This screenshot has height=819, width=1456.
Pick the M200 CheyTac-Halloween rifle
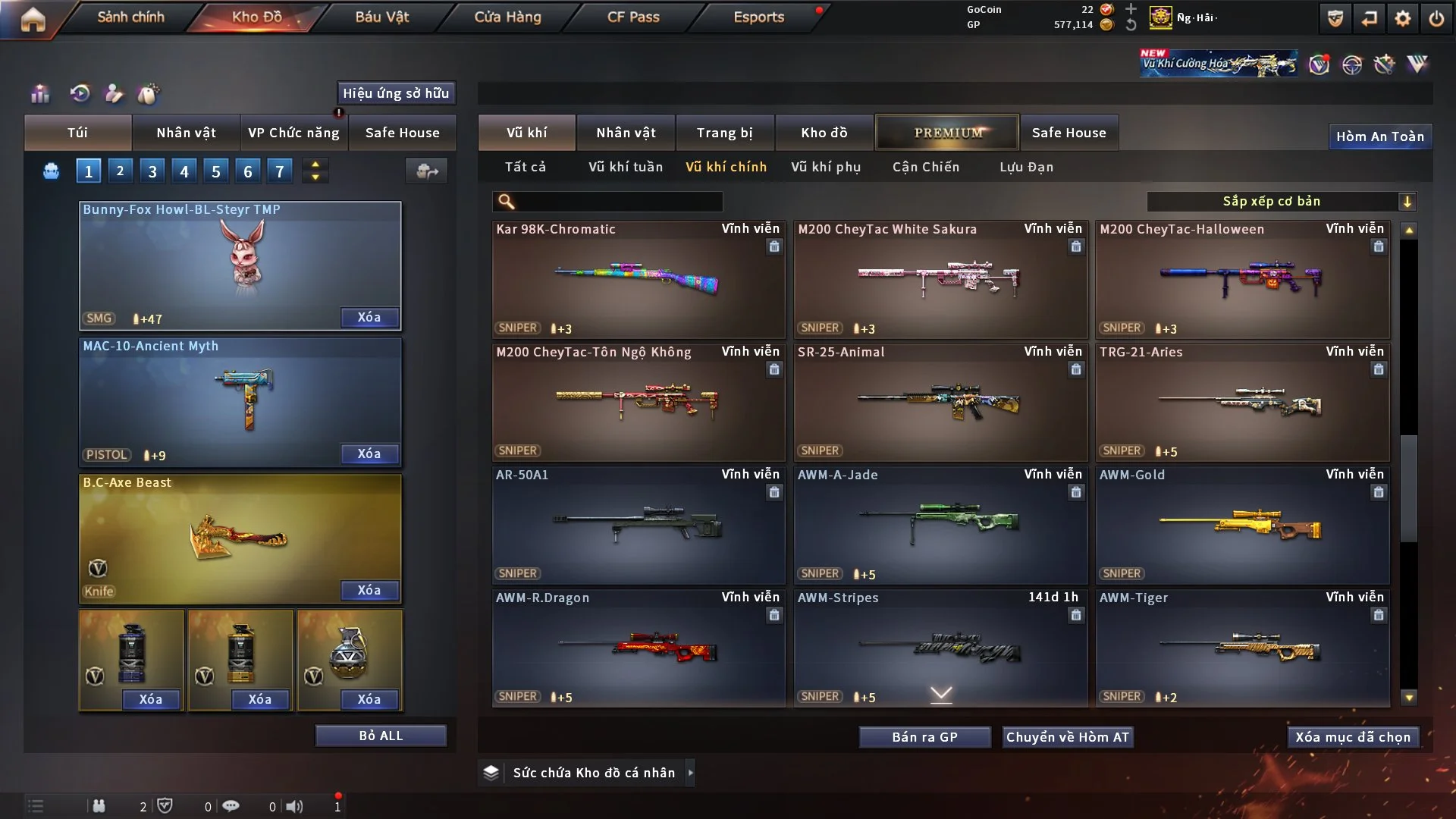[1241, 281]
